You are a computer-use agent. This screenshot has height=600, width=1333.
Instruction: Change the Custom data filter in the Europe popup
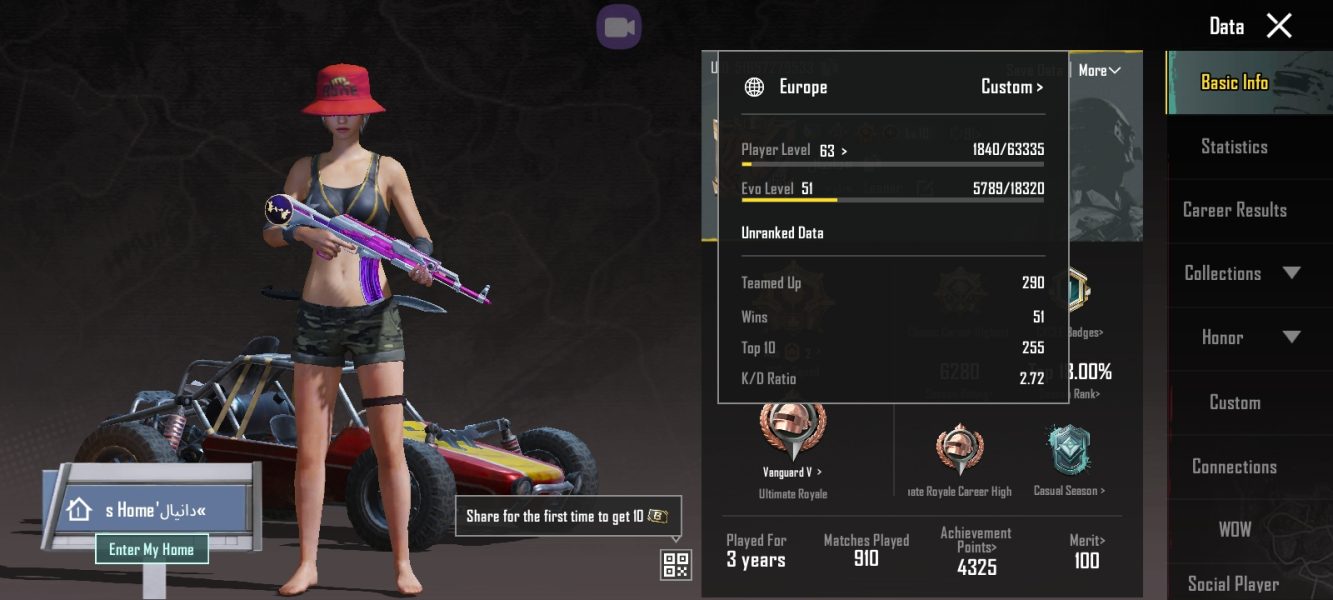click(x=1012, y=87)
